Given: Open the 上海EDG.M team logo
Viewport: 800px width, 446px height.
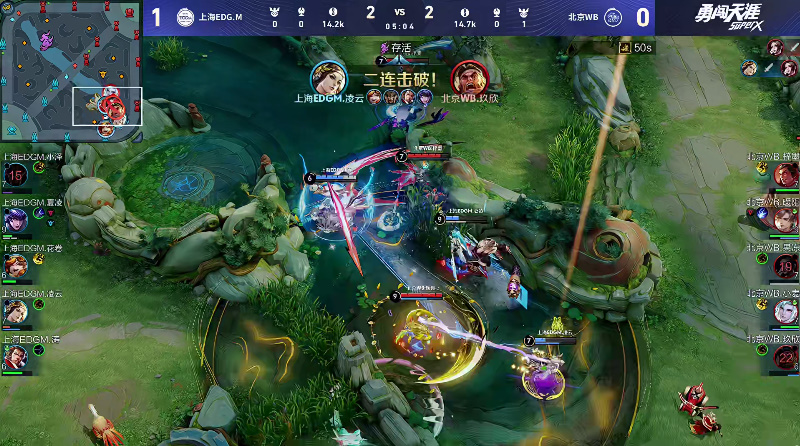Looking at the screenshot, I should (x=185, y=18).
